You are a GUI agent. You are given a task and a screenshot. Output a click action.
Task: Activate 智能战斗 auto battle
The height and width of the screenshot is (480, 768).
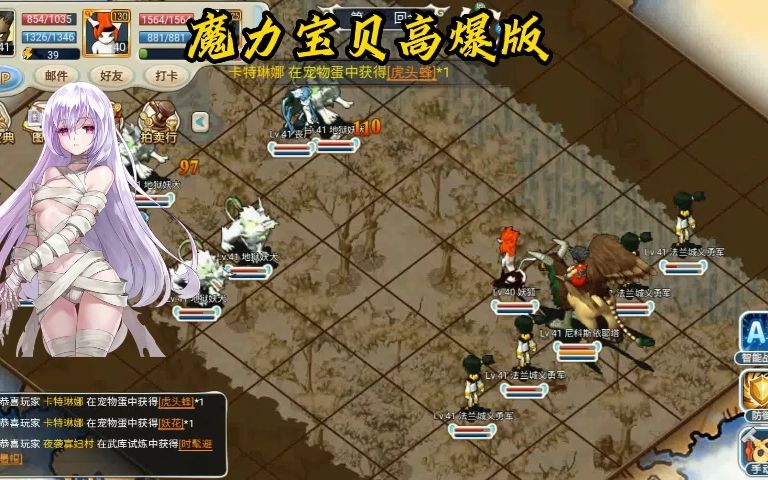(x=754, y=337)
